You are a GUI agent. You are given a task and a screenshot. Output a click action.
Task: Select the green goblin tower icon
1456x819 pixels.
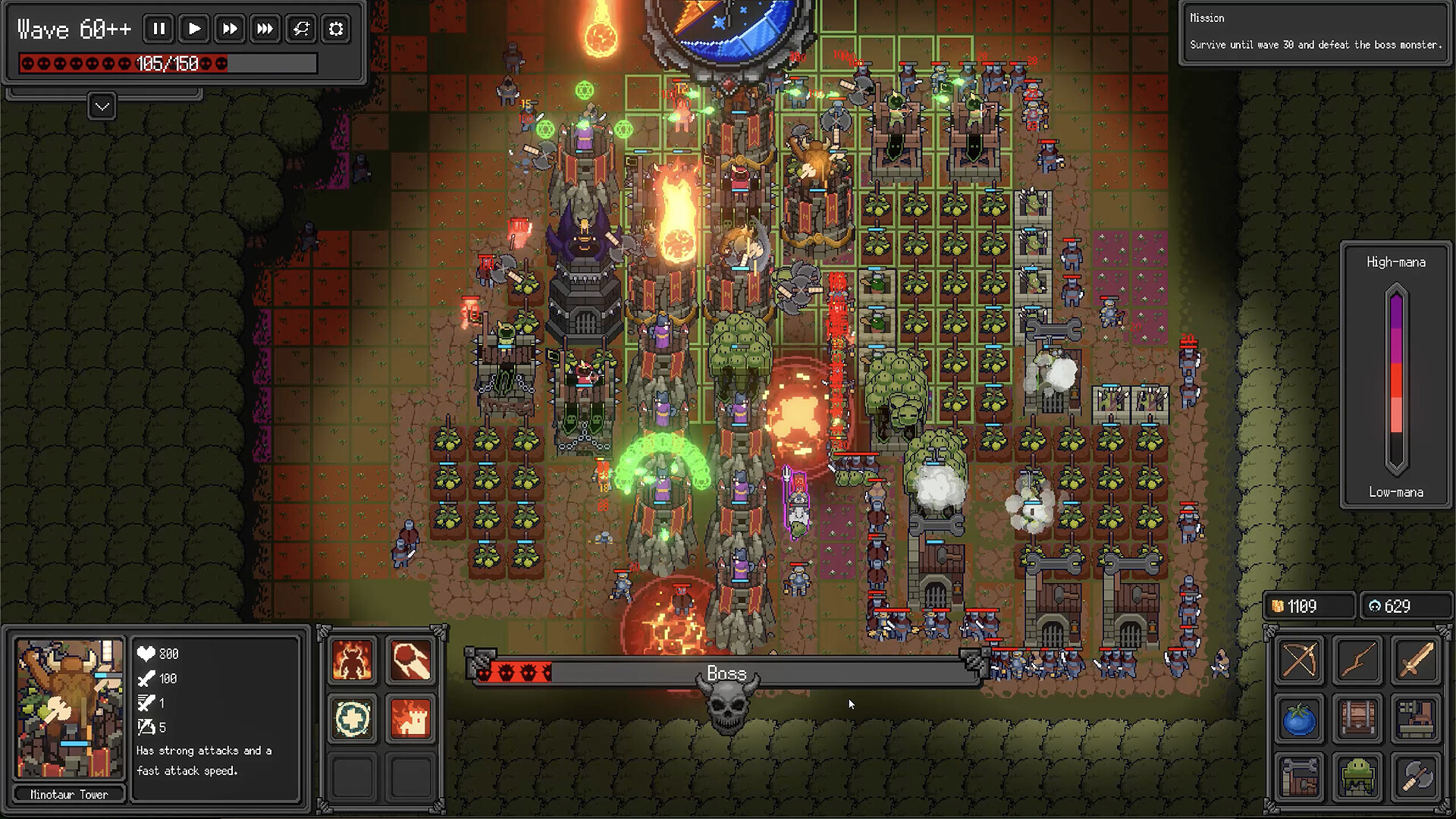1357,777
